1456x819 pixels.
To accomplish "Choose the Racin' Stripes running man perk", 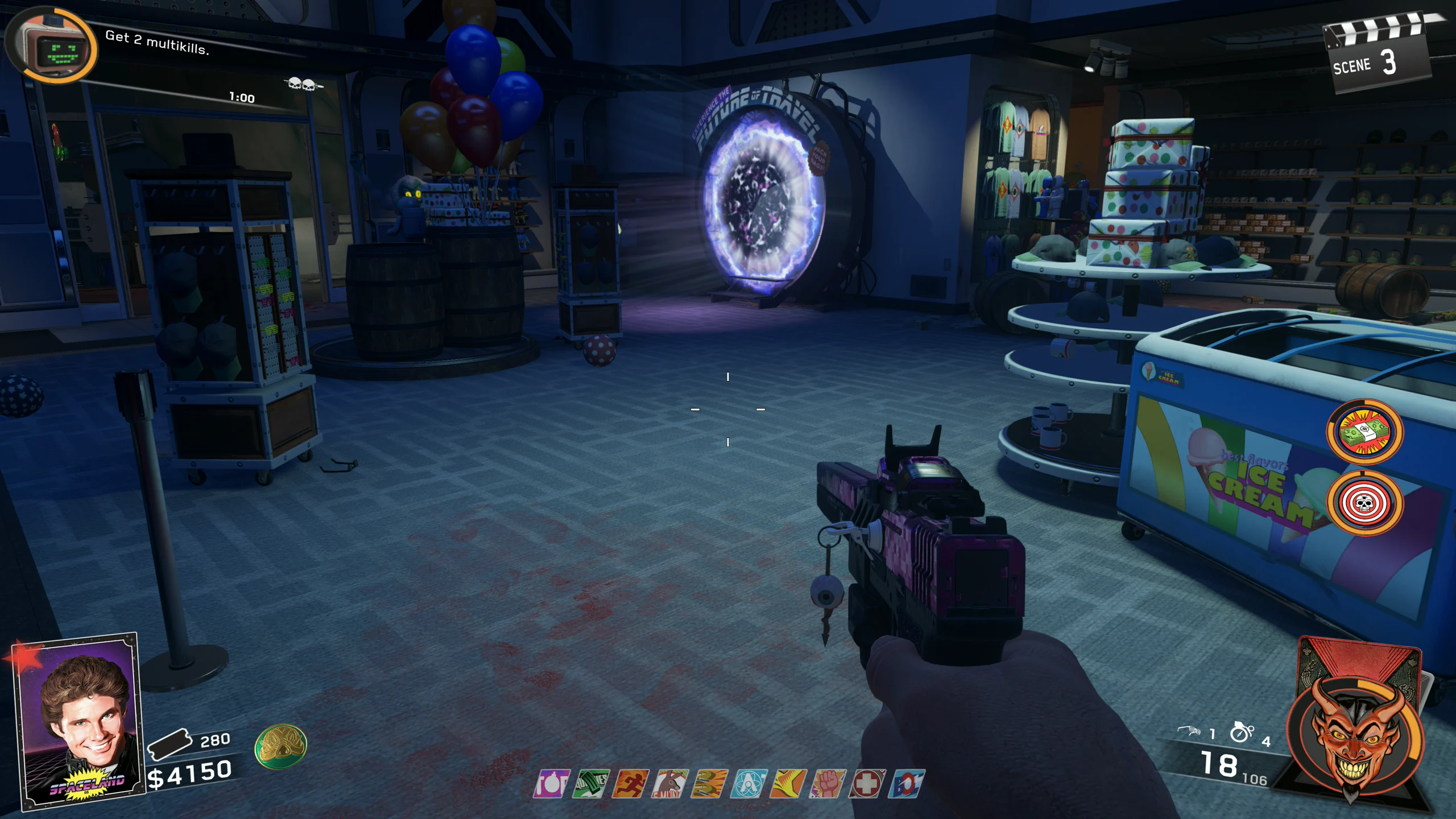I will tap(630, 784).
